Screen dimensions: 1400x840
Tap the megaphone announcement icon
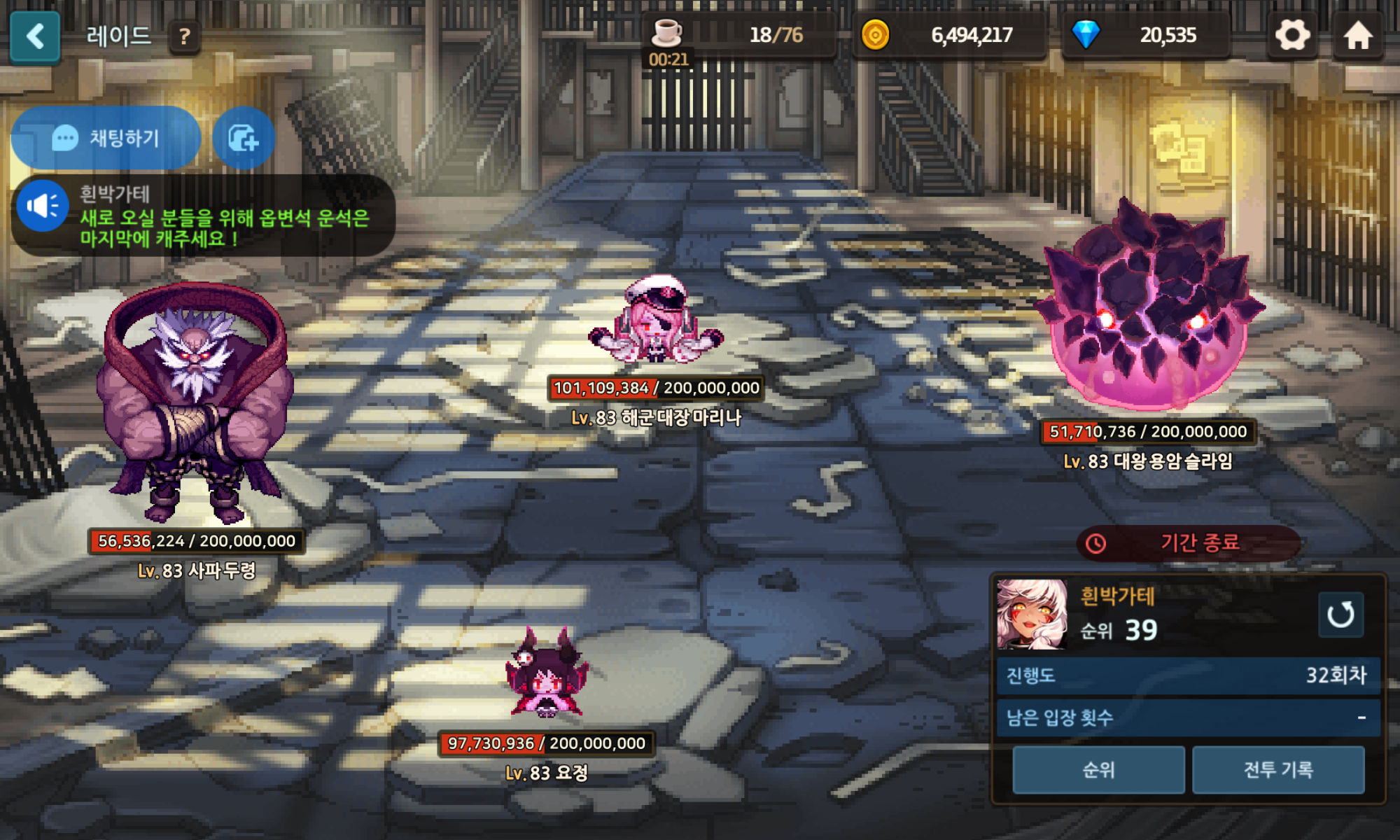43,206
